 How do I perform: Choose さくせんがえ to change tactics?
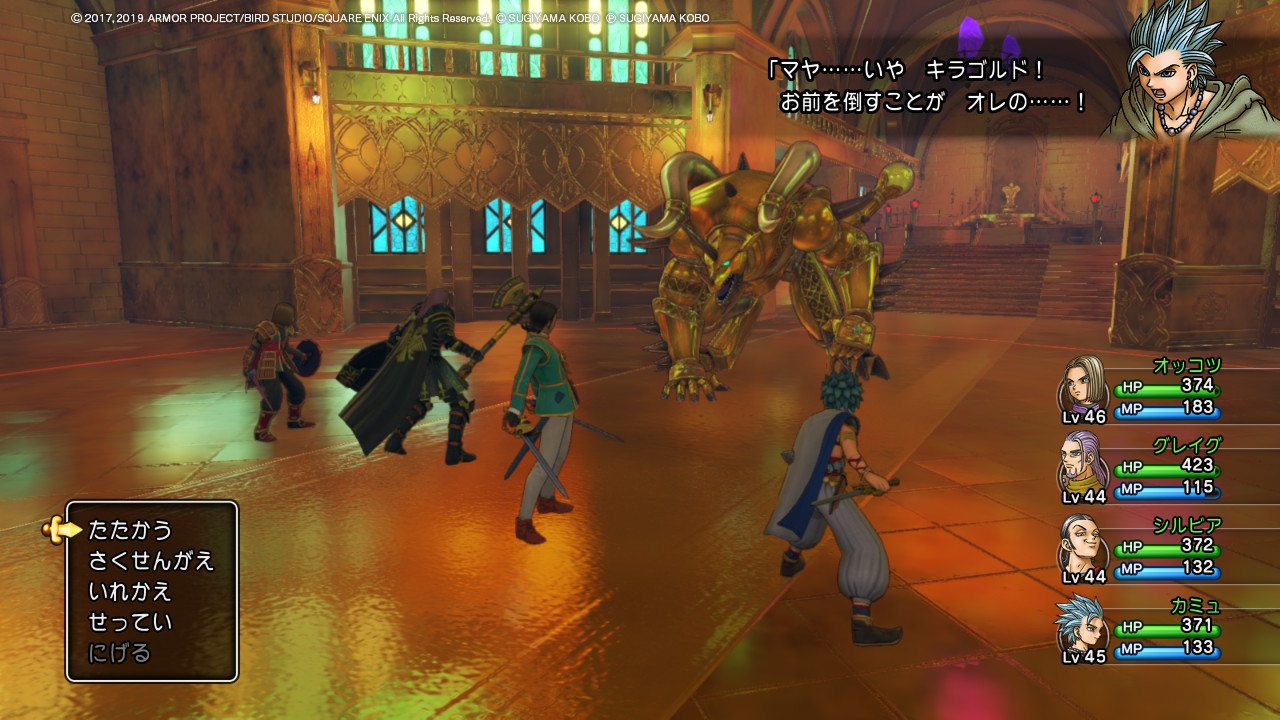pos(151,561)
